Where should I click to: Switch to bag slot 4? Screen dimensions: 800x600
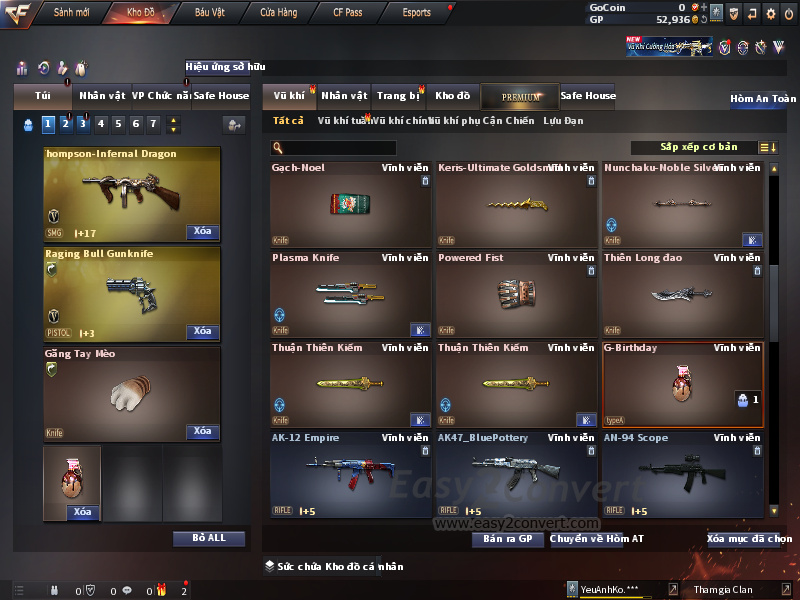click(101, 124)
